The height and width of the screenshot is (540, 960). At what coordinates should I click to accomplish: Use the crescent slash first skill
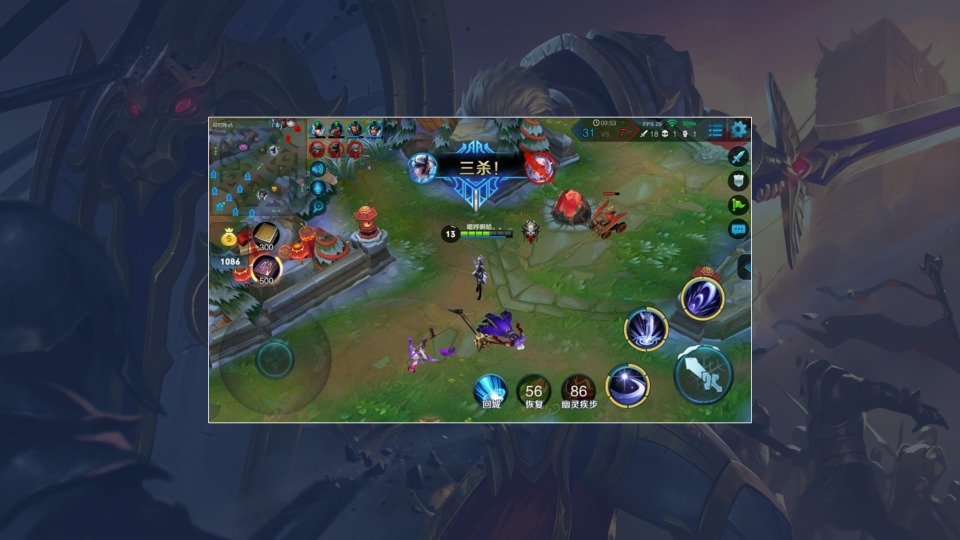point(628,385)
